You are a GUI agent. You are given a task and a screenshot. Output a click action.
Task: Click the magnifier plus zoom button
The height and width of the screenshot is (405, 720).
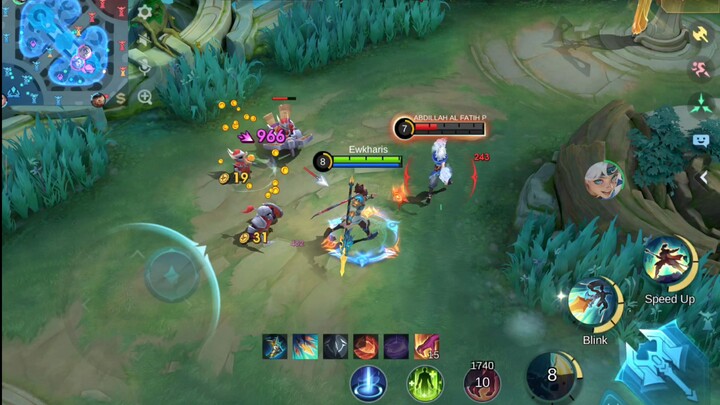point(145,97)
